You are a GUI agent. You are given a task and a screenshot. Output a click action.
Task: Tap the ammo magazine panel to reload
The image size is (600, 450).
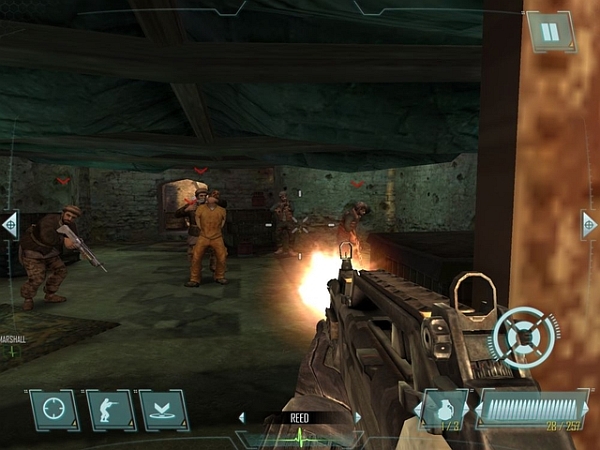(531, 408)
